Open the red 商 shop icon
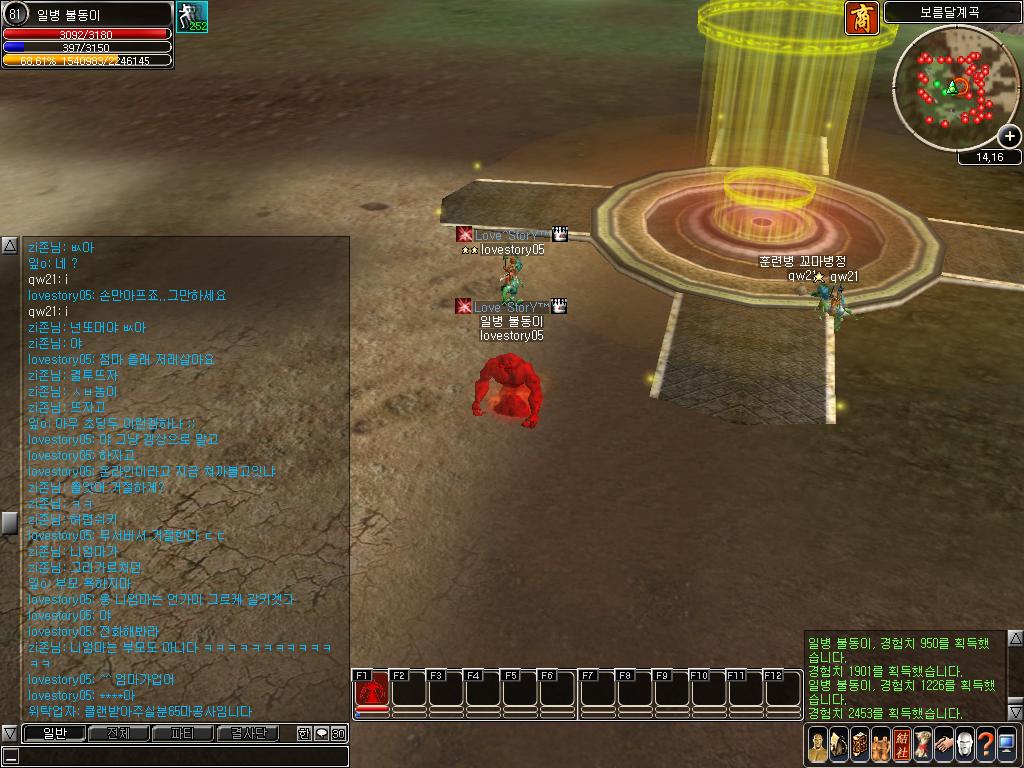Viewport: 1024px width, 768px height. pyautogui.click(x=862, y=18)
